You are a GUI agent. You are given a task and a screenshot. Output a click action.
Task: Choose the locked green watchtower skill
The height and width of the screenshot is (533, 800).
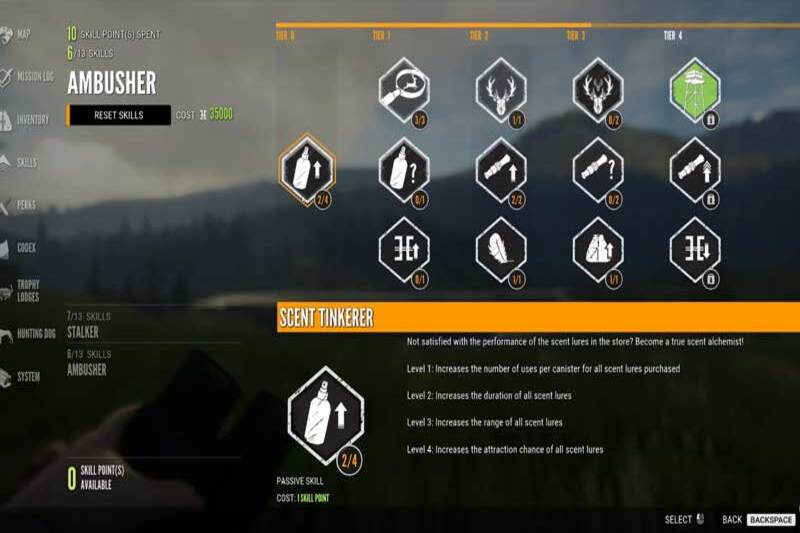[x=695, y=91]
